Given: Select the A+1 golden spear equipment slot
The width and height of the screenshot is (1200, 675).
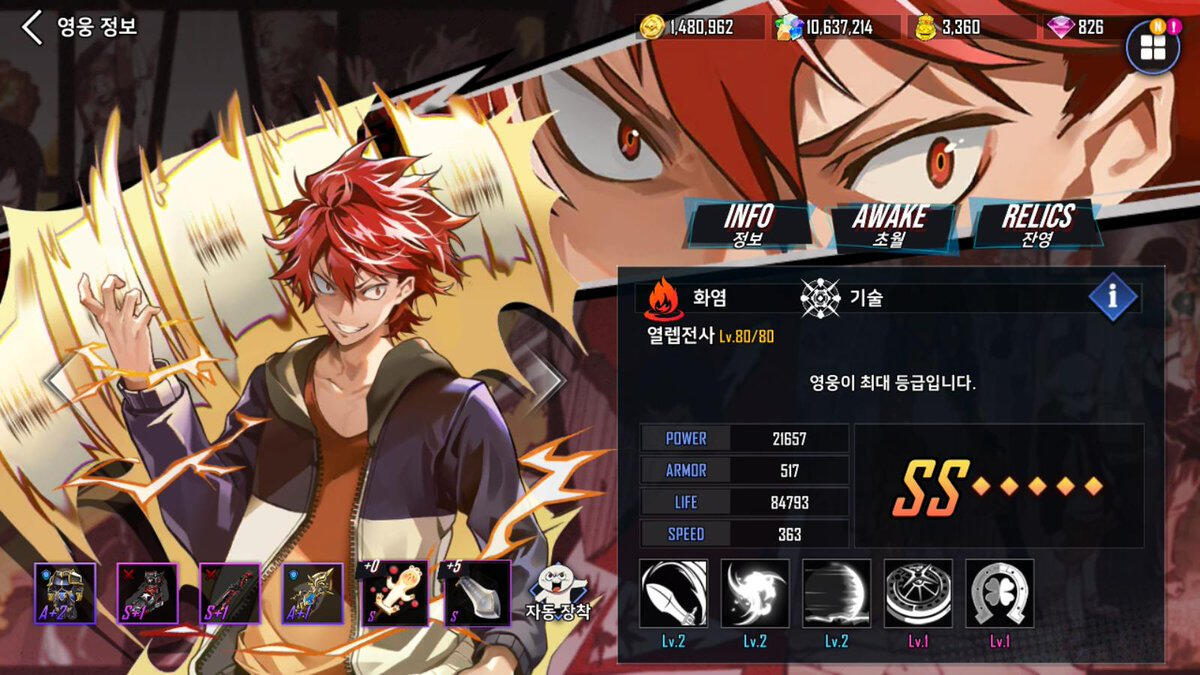Looking at the screenshot, I should click(x=312, y=593).
